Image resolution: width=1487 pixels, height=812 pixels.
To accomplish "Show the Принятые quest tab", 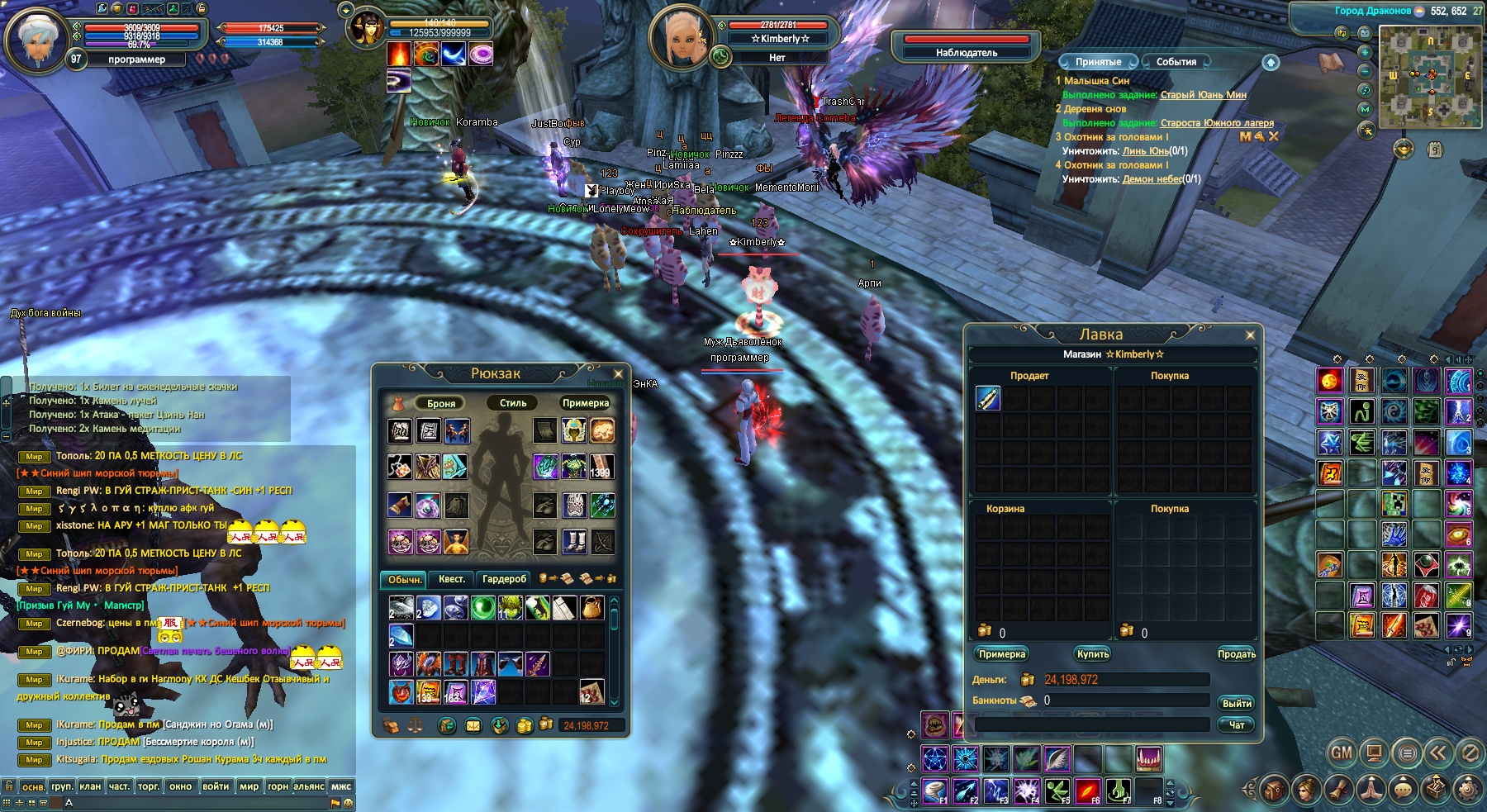I will 1098,62.
